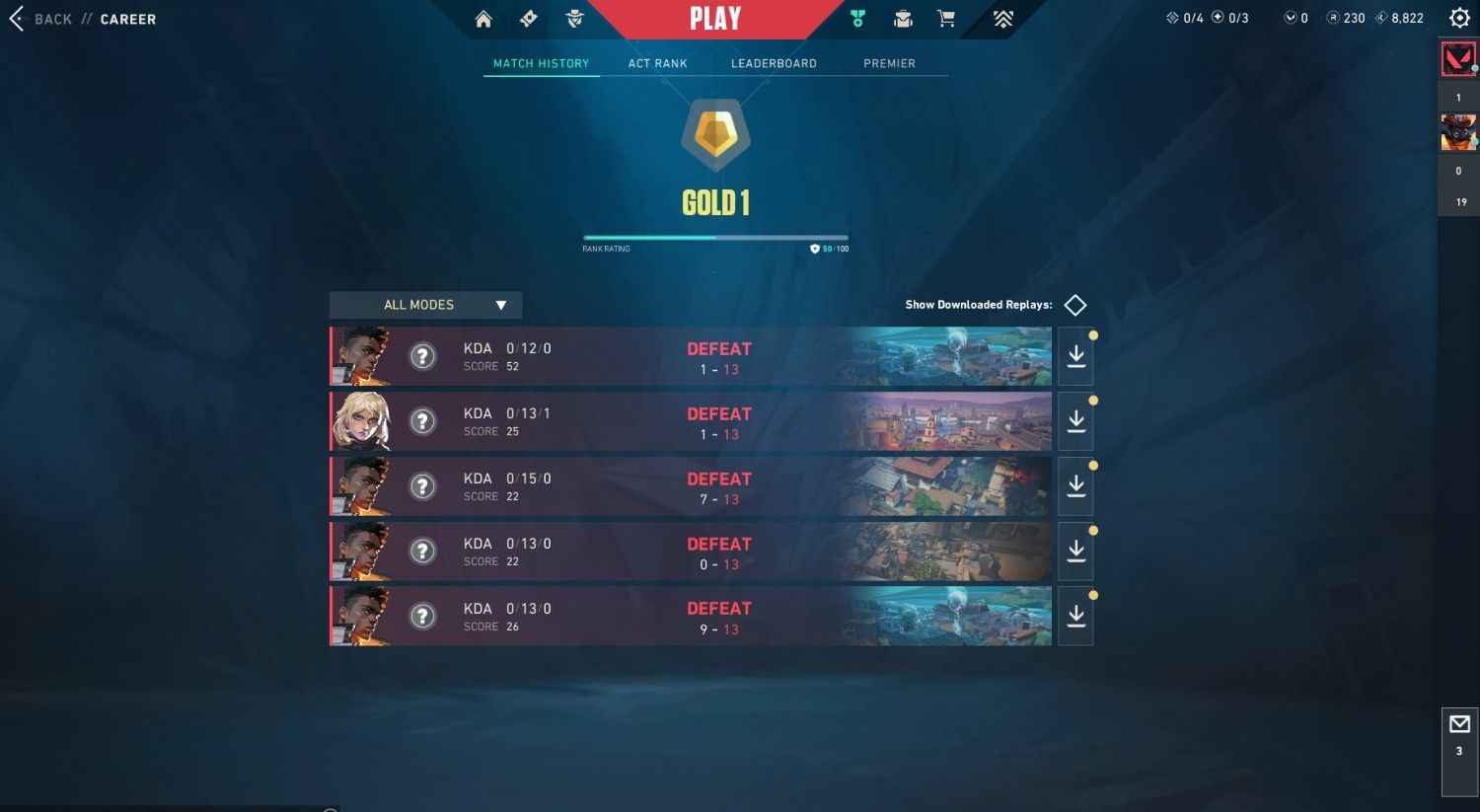The image size is (1480, 812).
Task: Open the LEADERBOARD tab
Action: point(774,63)
